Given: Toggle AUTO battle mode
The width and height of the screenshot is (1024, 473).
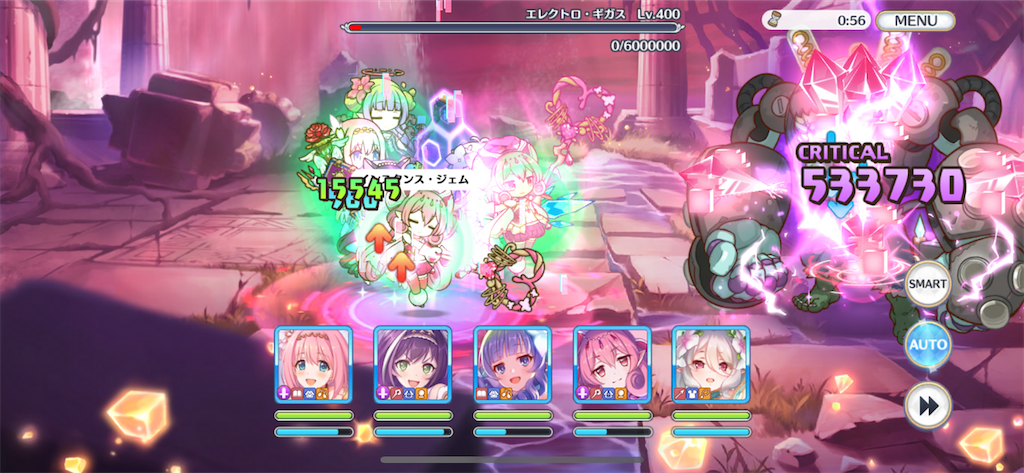Looking at the screenshot, I should (927, 346).
